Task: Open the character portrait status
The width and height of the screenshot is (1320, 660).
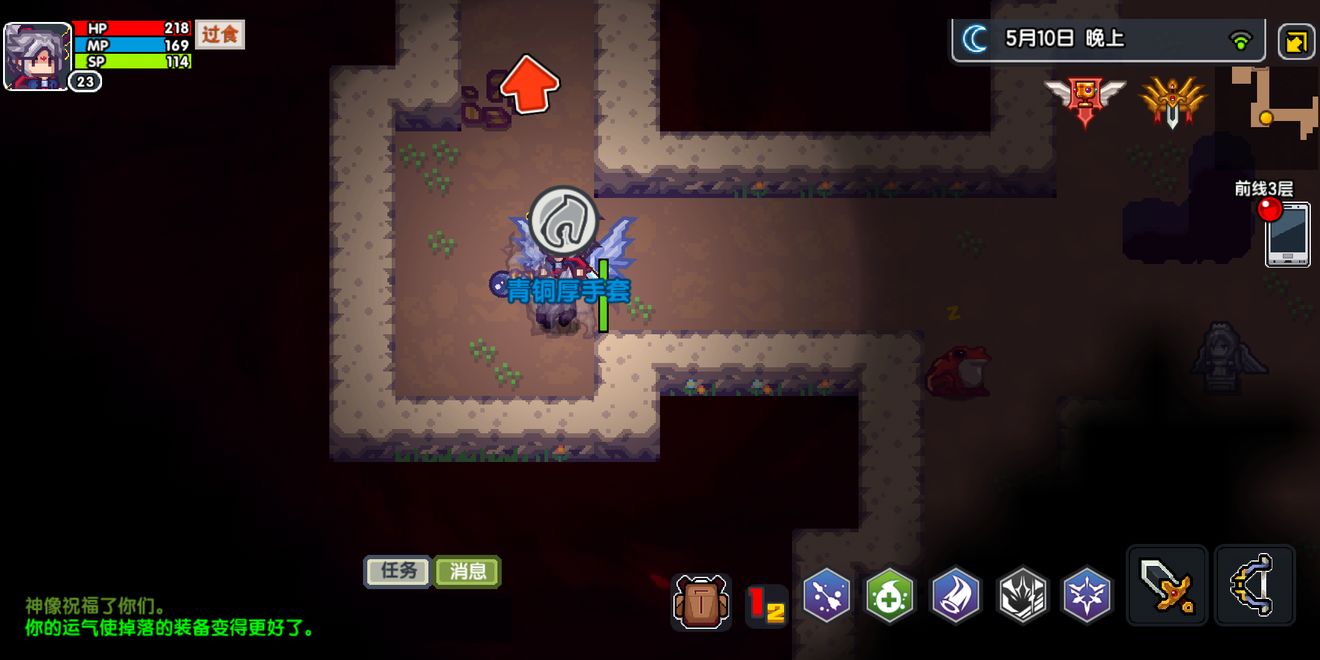Action: click(x=38, y=55)
